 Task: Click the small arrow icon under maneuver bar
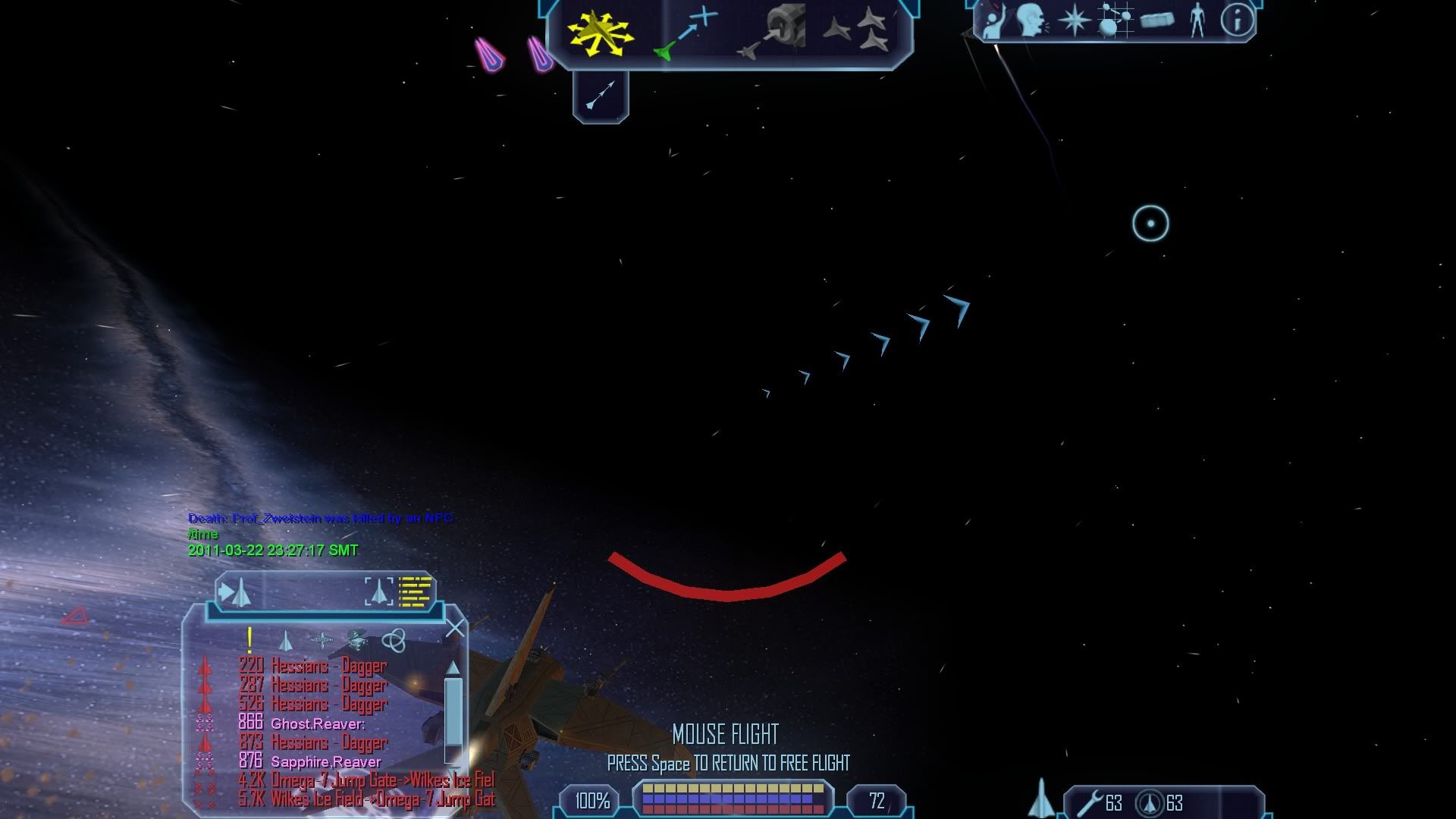point(601,96)
